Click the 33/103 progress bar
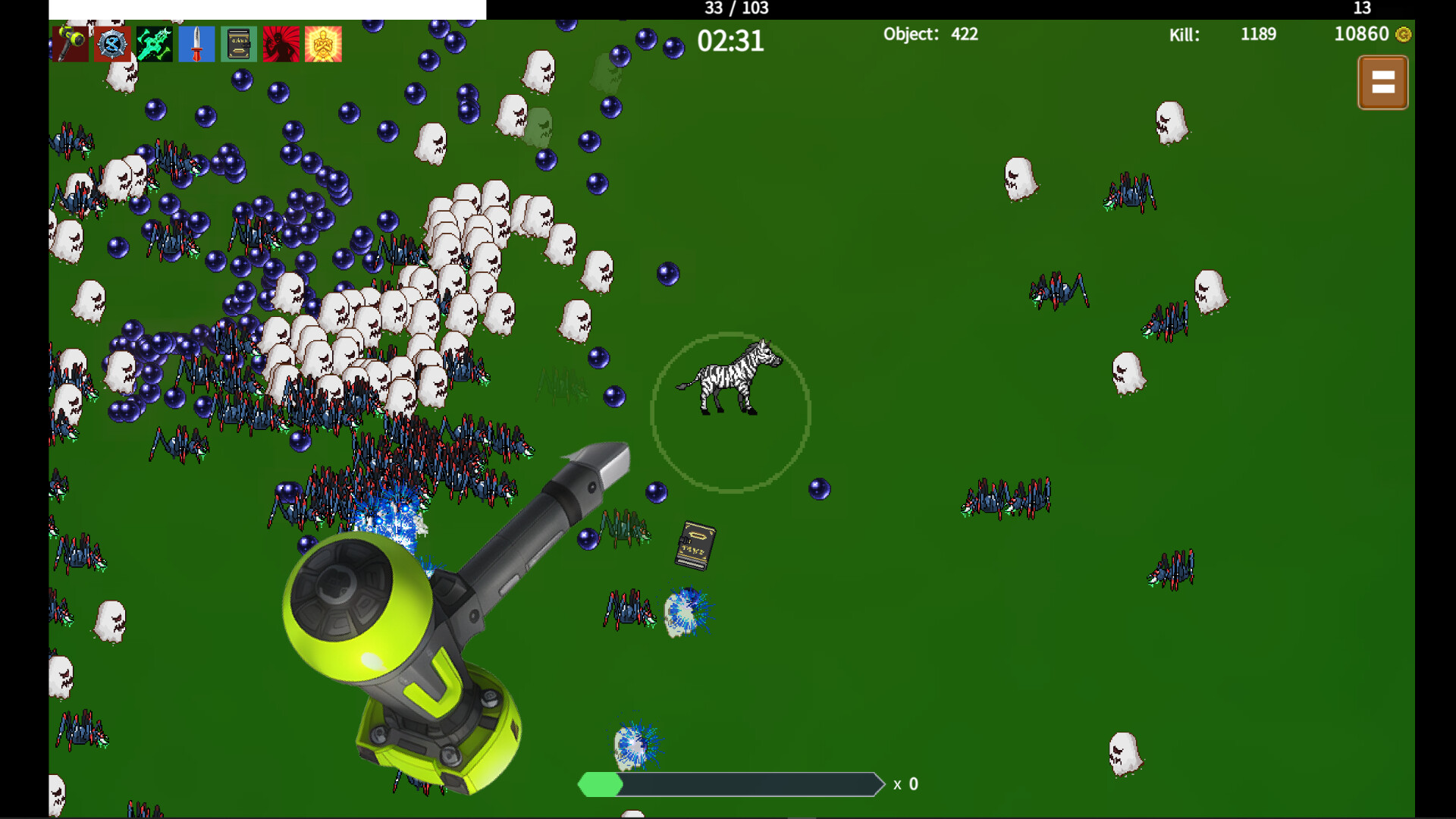 [x=736, y=8]
